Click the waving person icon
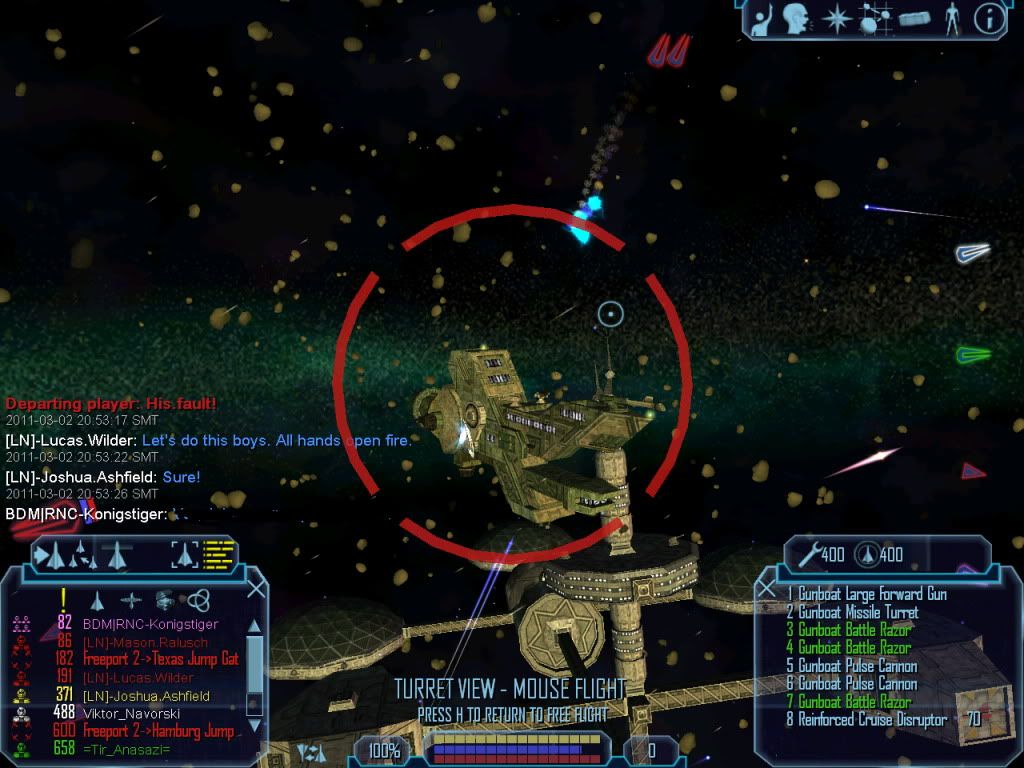Image resolution: width=1024 pixels, height=768 pixels. click(762, 19)
